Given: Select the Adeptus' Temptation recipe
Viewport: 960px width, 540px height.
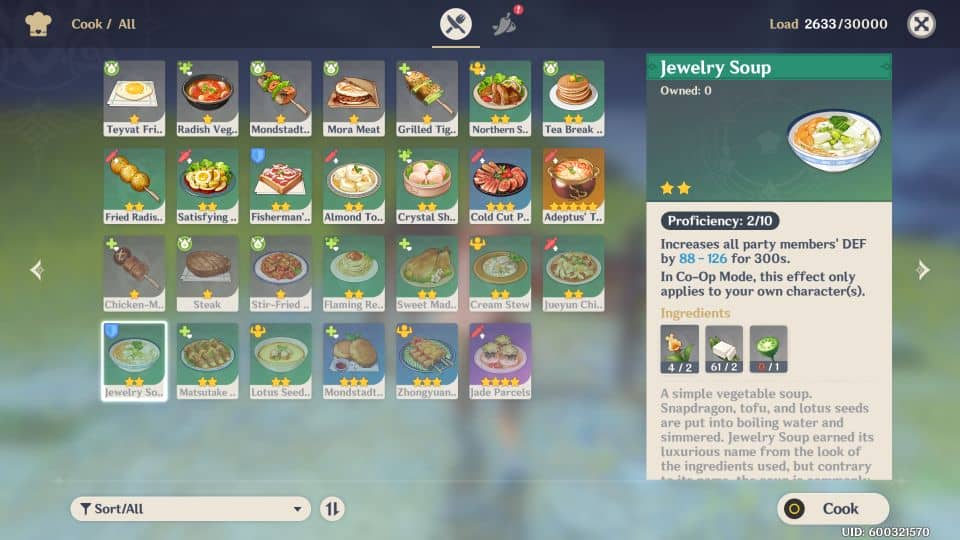Looking at the screenshot, I should tap(573, 186).
